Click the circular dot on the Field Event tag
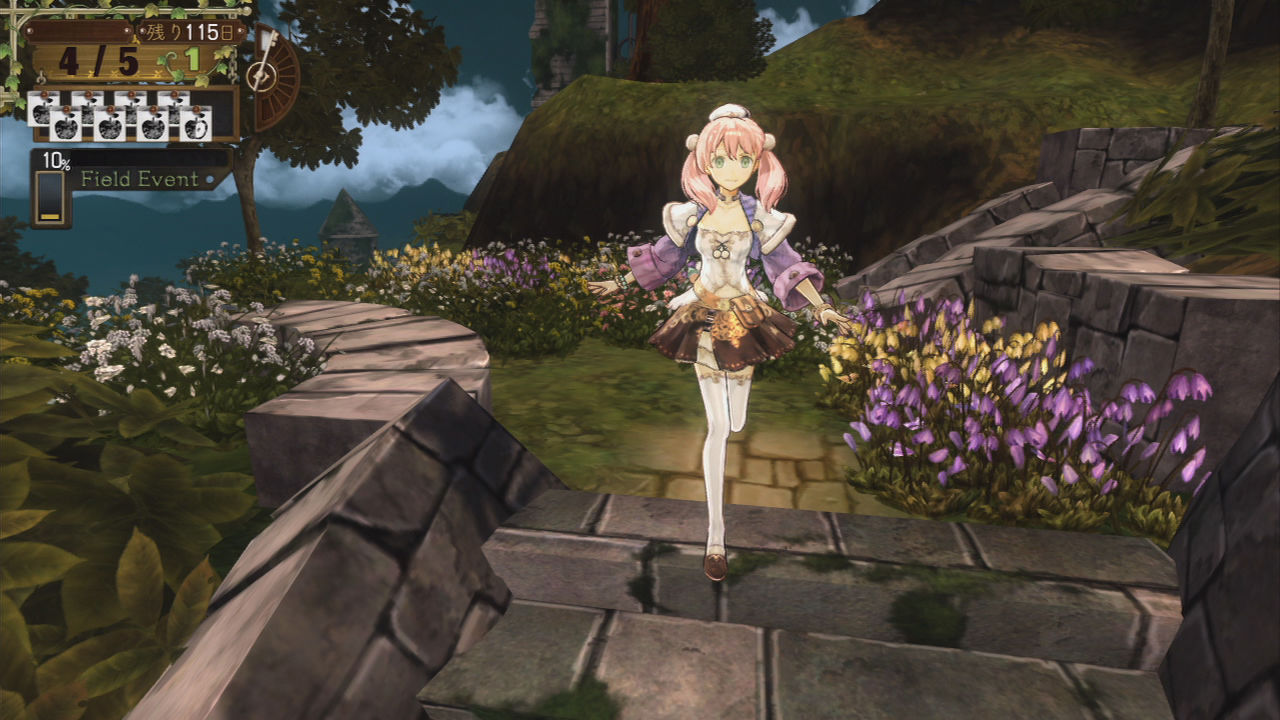This screenshot has width=1280, height=720. pos(210,180)
